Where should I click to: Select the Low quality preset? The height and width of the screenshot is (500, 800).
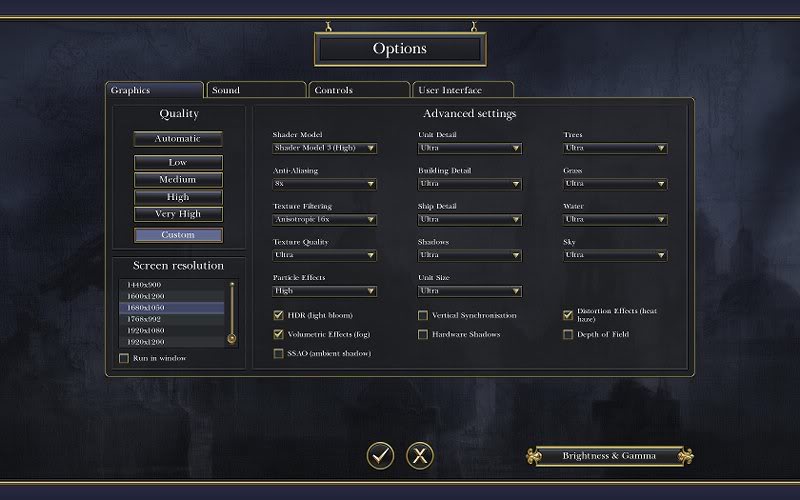[x=178, y=162]
